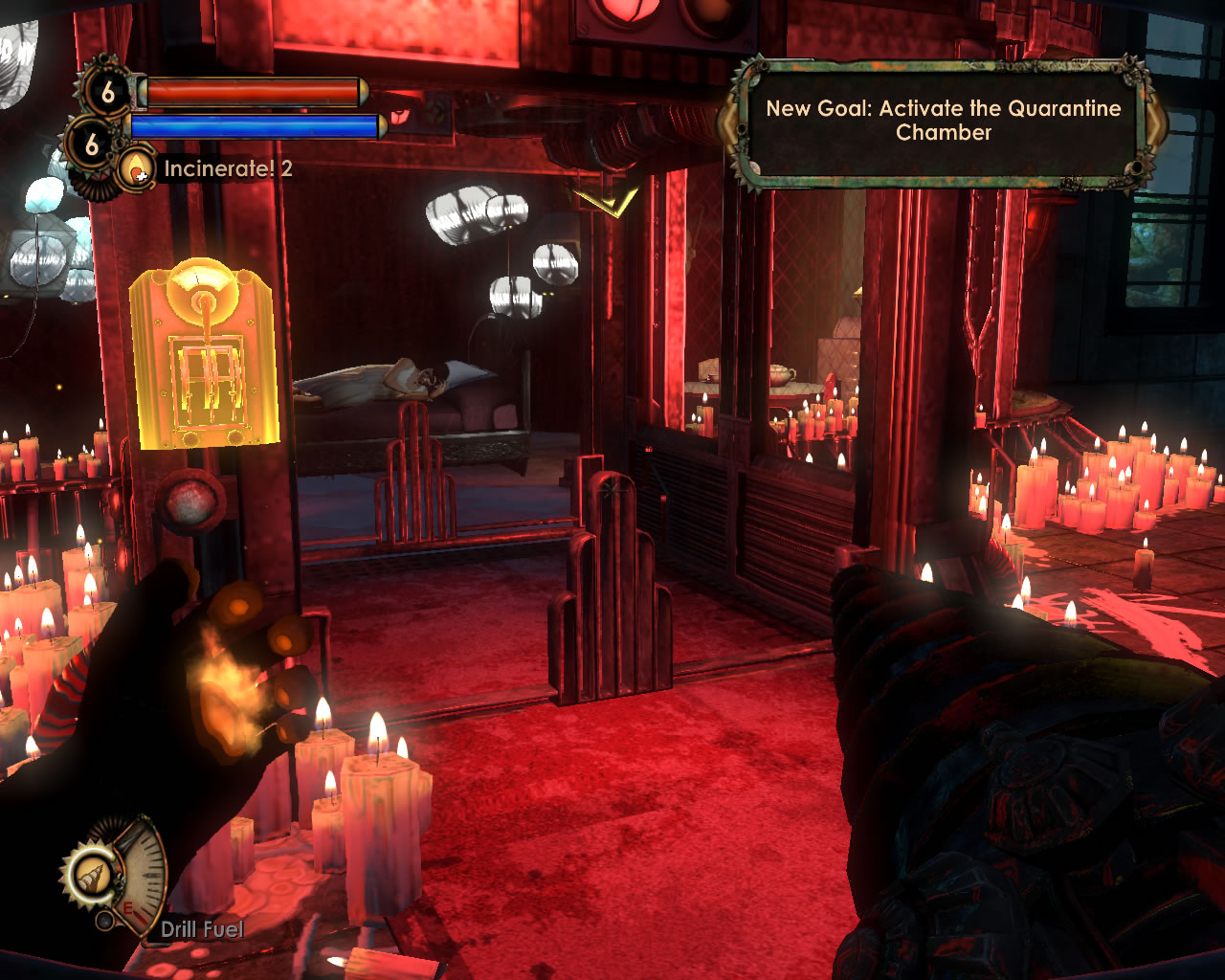Click the first aid kit count badge

pos(107,92)
